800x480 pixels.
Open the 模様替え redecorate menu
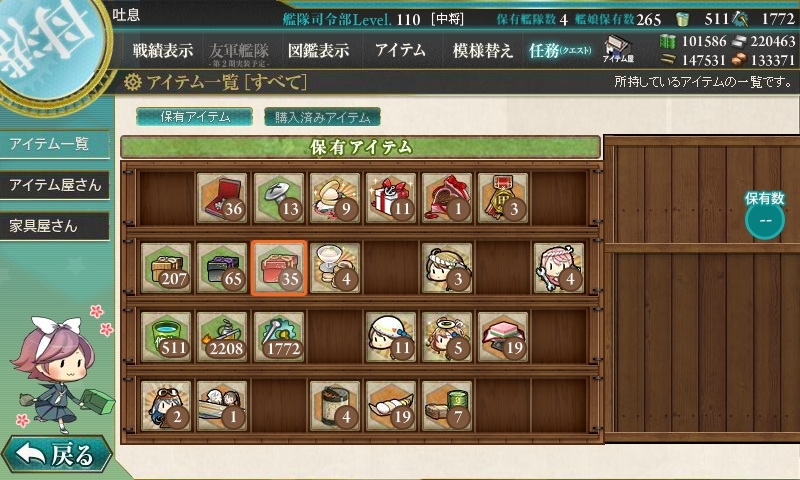click(x=482, y=50)
